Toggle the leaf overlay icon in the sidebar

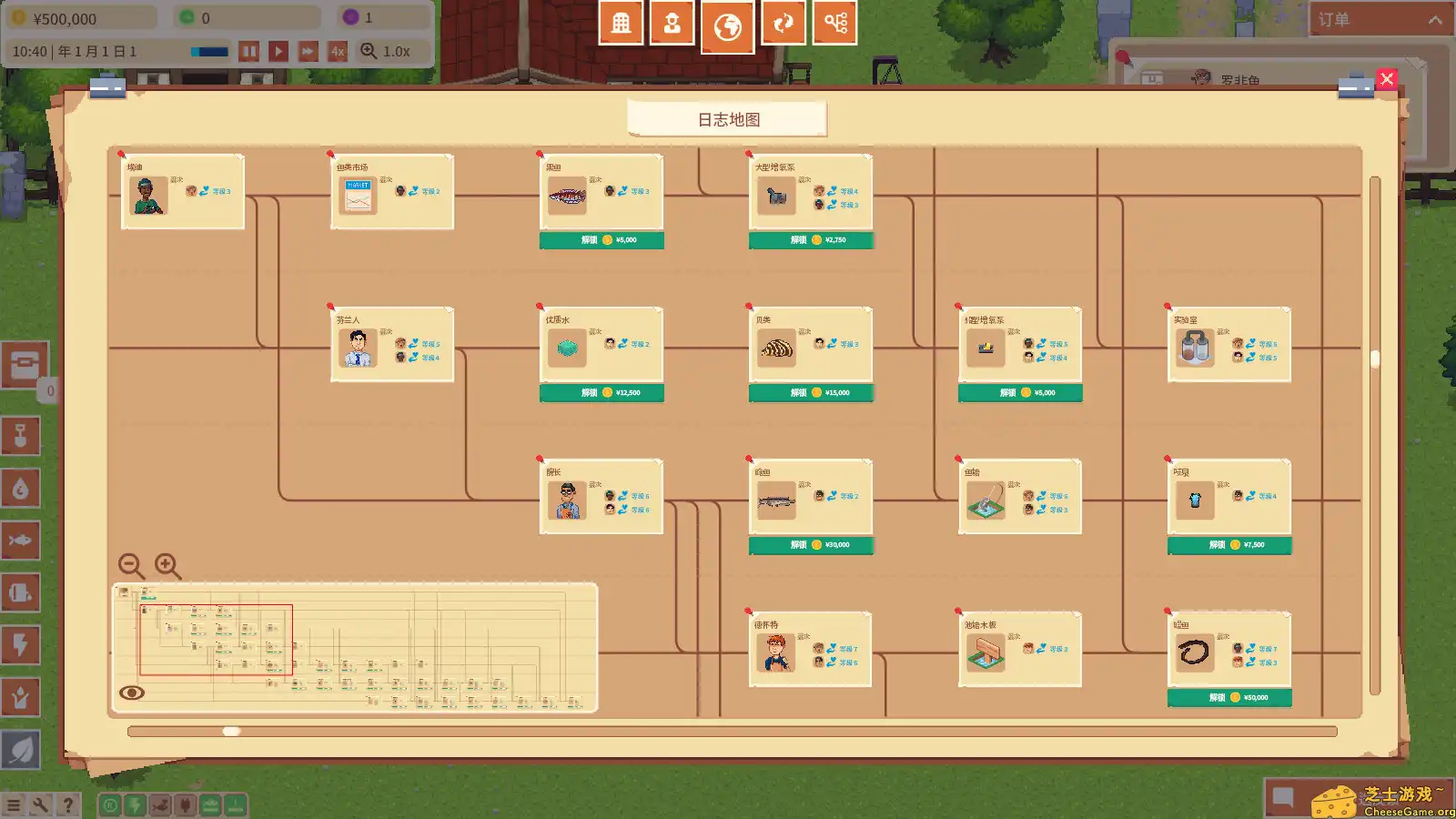coord(22,749)
